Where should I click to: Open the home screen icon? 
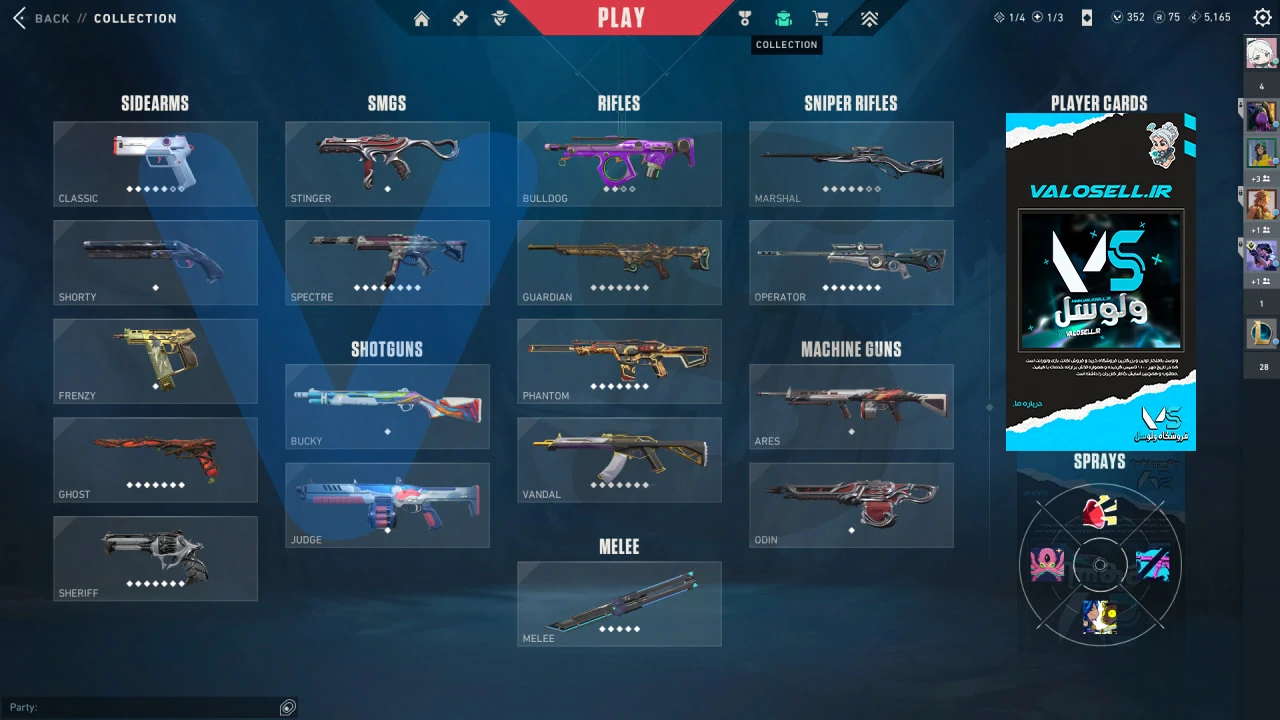click(421, 18)
